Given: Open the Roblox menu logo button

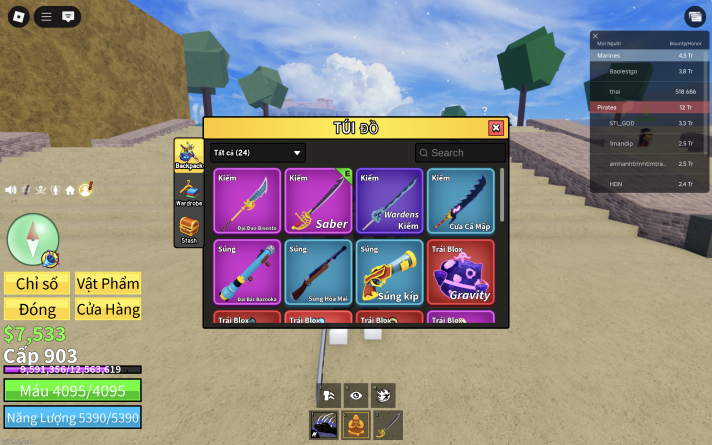Looking at the screenshot, I should [19, 16].
